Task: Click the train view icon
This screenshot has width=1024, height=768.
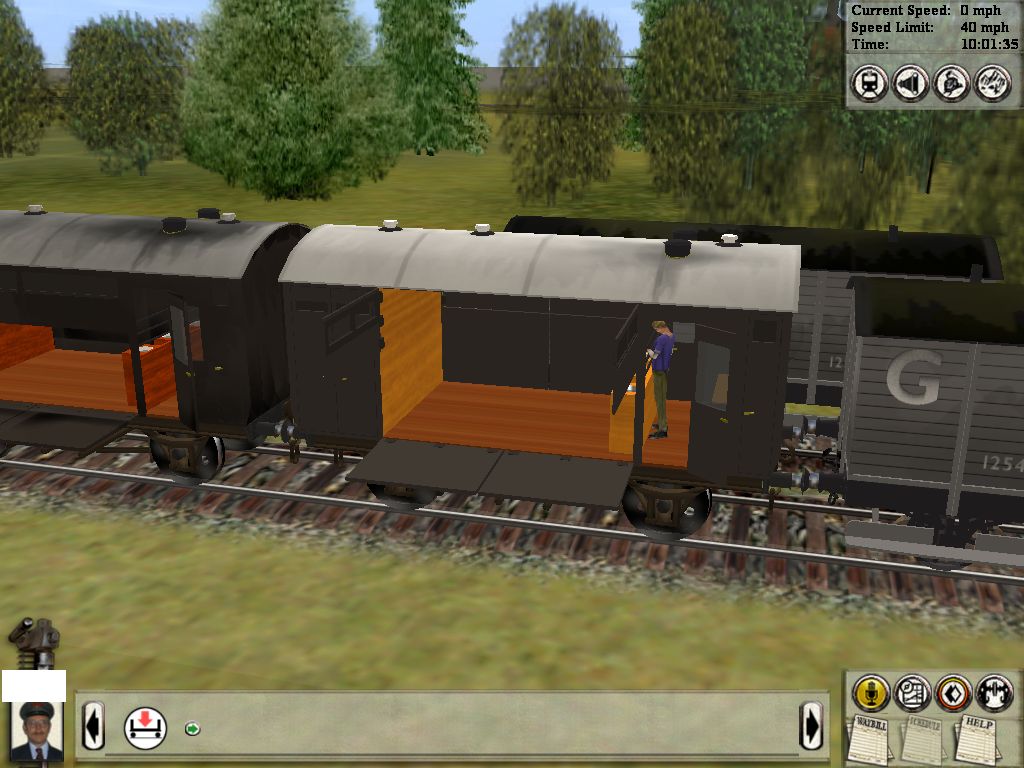Action: pos(869,83)
